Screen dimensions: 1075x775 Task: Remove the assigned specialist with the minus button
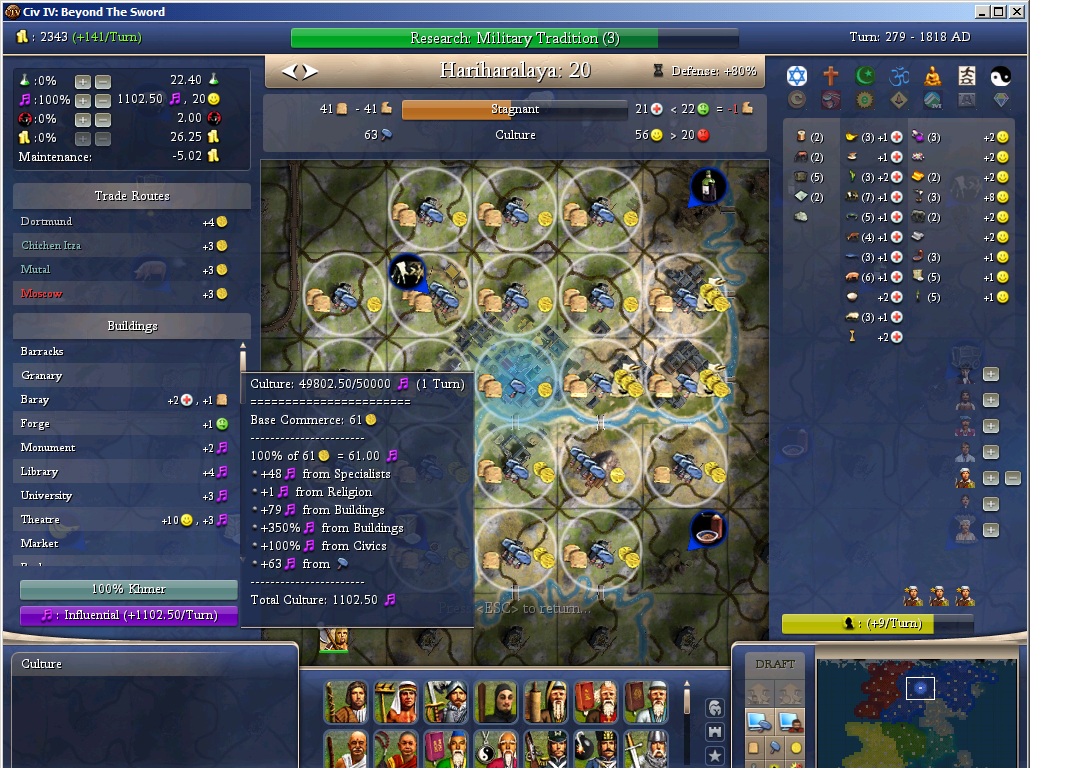(1012, 478)
